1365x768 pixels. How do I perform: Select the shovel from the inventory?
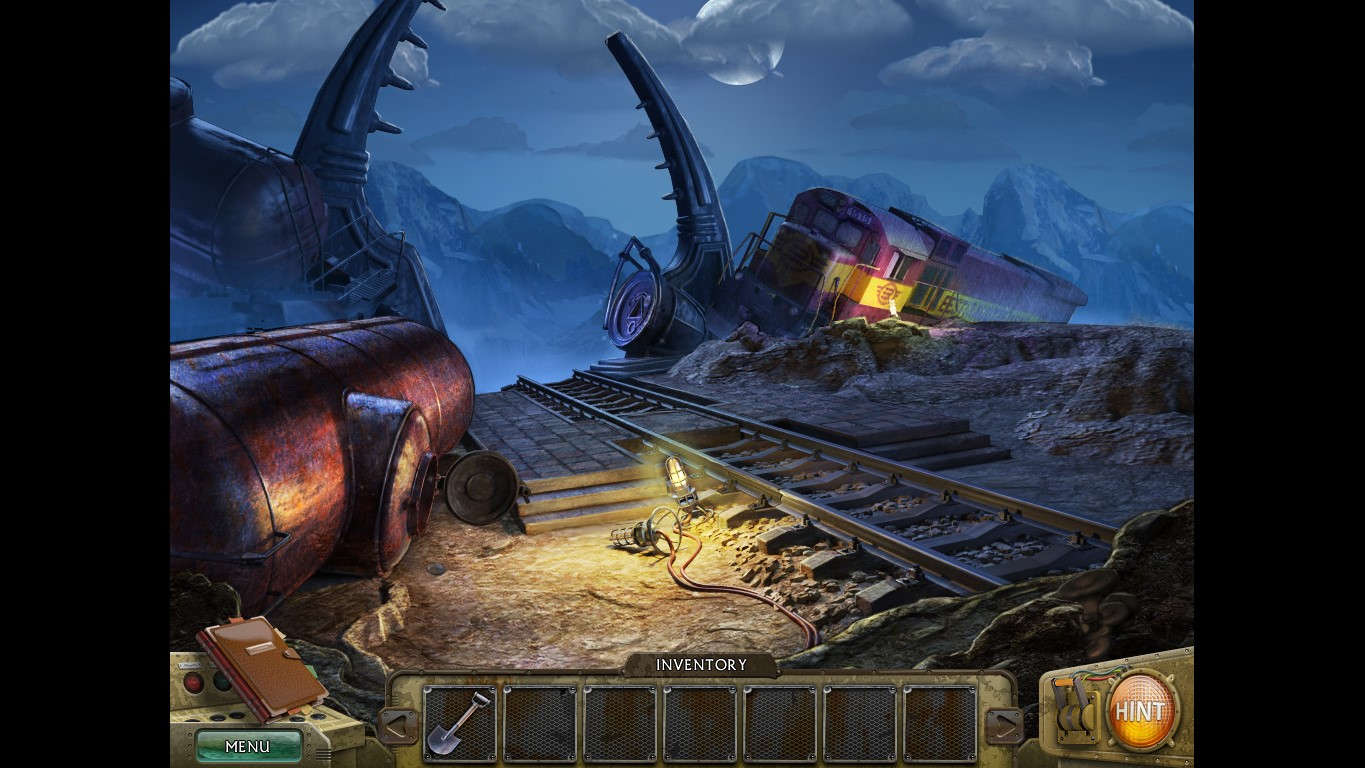[458, 719]
